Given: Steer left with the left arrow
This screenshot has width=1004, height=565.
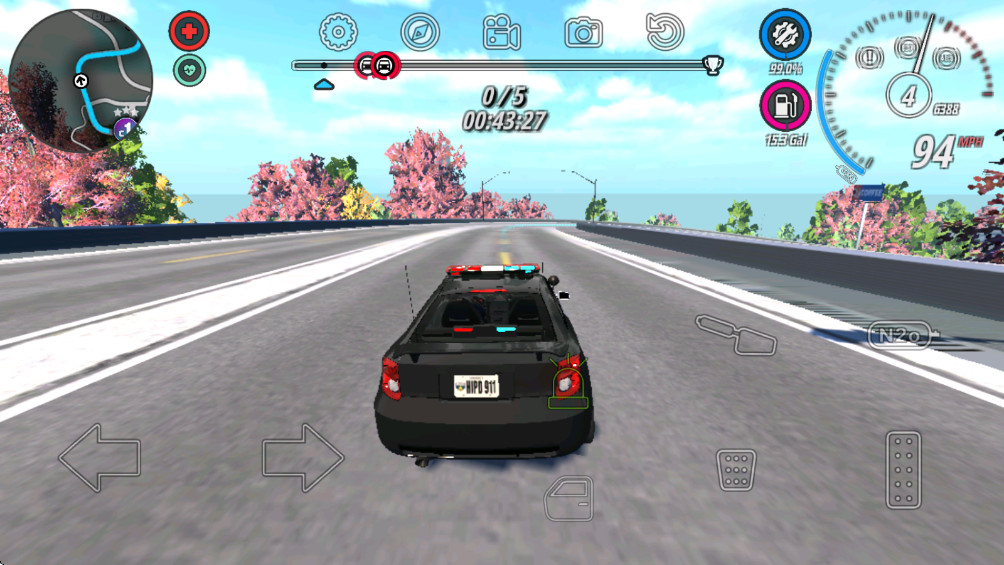Looking at the screenshot, I should click(x=99, y=457).
